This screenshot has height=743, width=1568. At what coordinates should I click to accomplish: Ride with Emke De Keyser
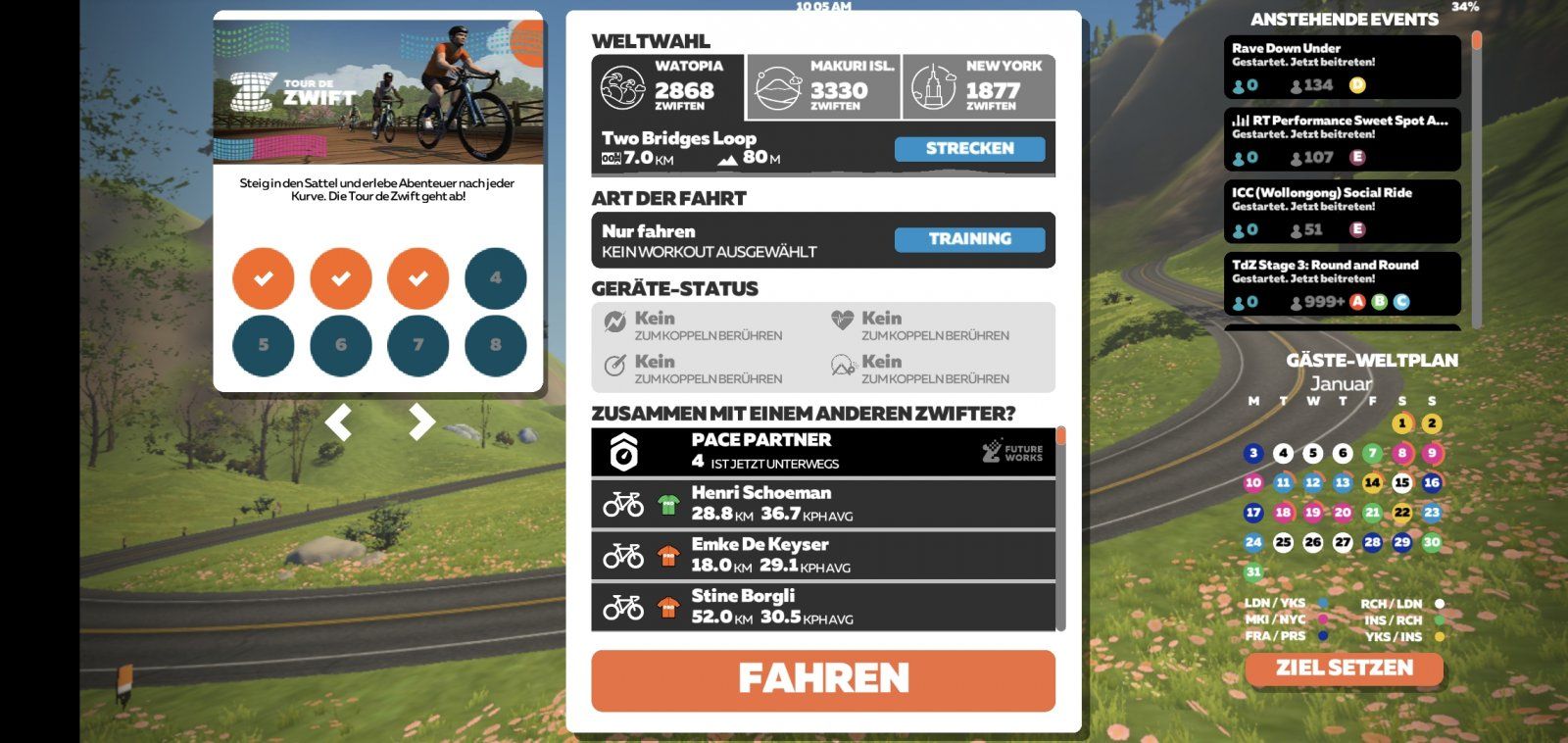pos(822,555)
